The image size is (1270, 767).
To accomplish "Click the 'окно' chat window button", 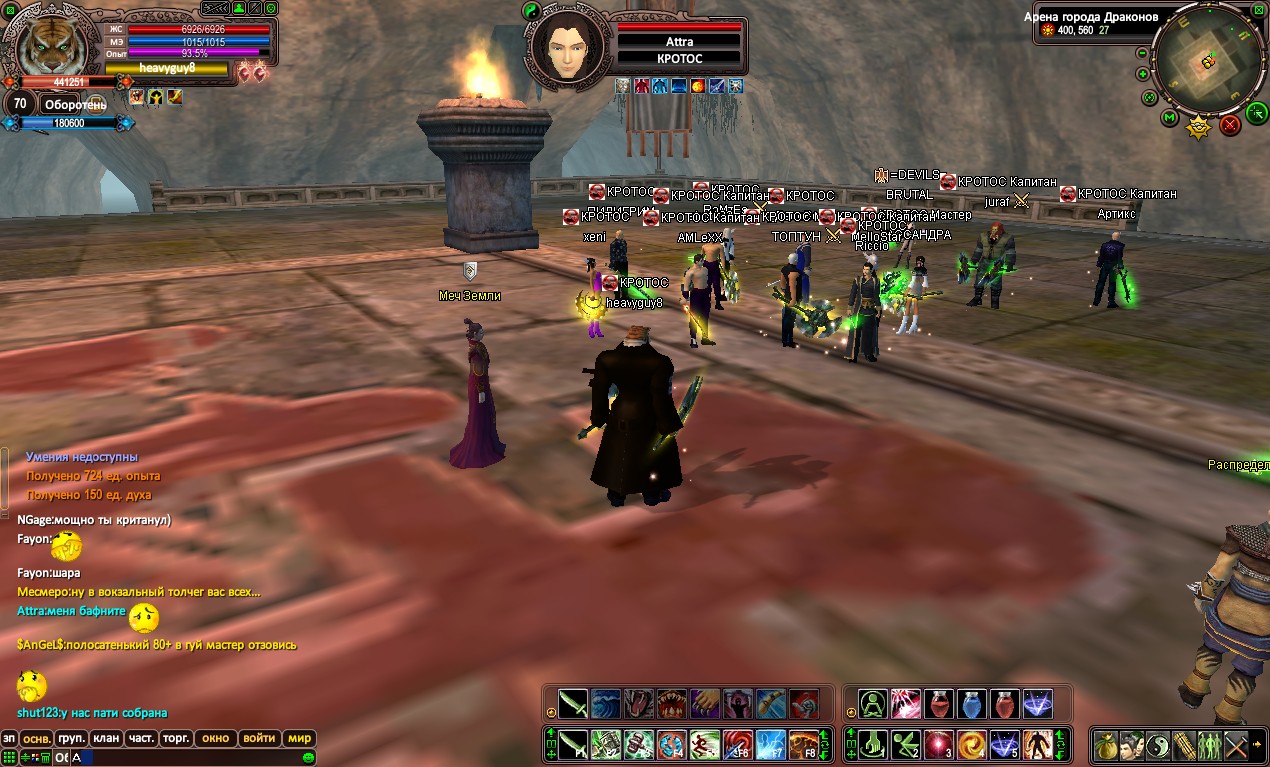I will click(215, 738).
